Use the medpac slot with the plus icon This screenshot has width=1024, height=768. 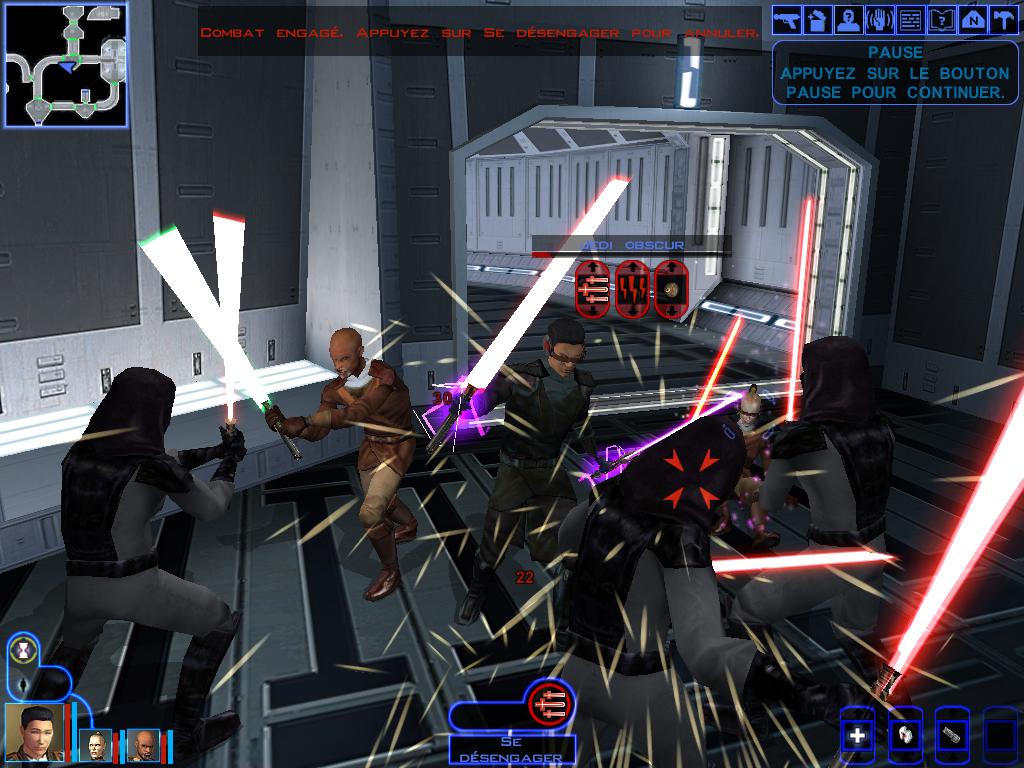click(857, 737)
